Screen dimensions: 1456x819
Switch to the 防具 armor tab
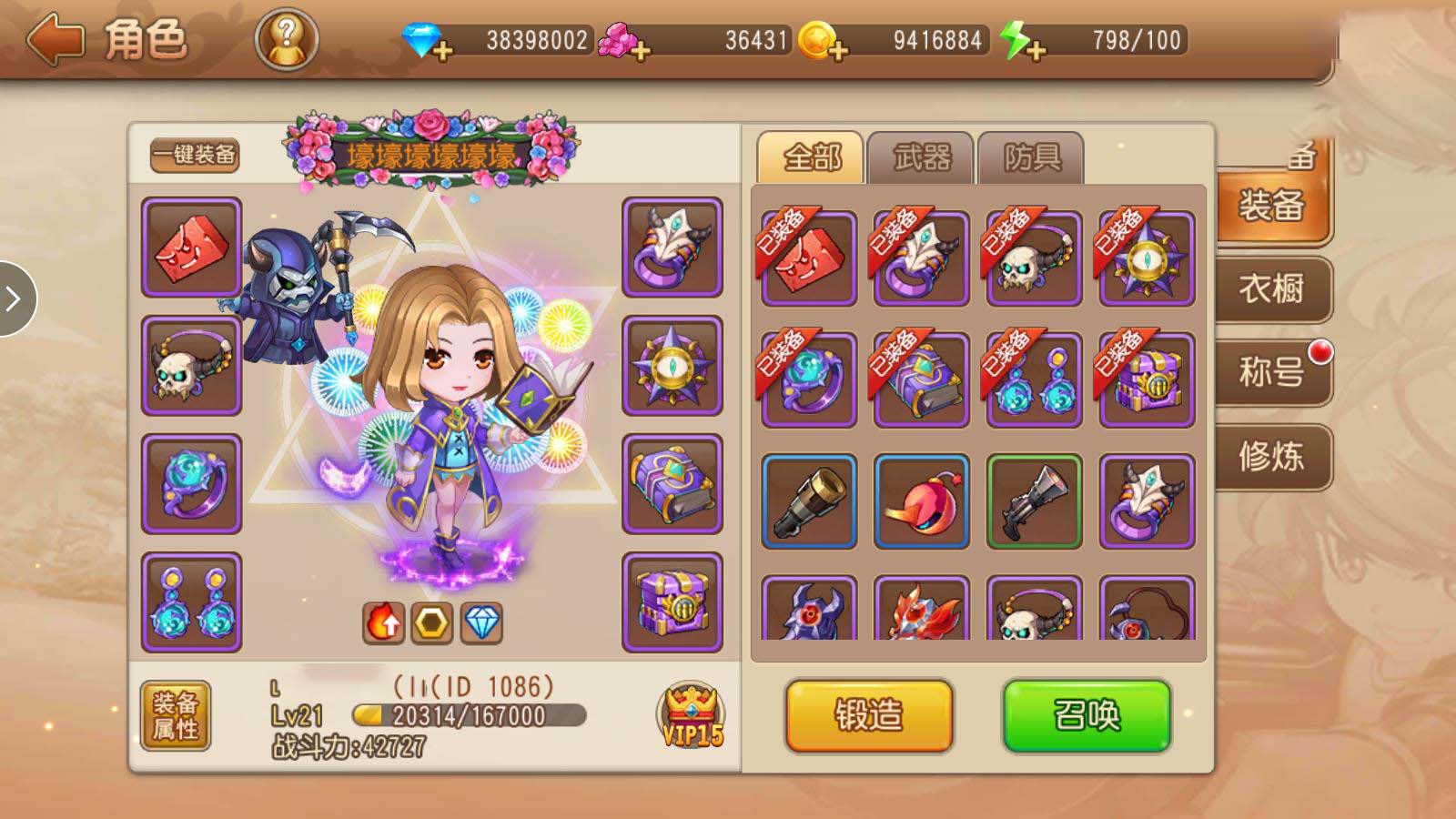1031,158
